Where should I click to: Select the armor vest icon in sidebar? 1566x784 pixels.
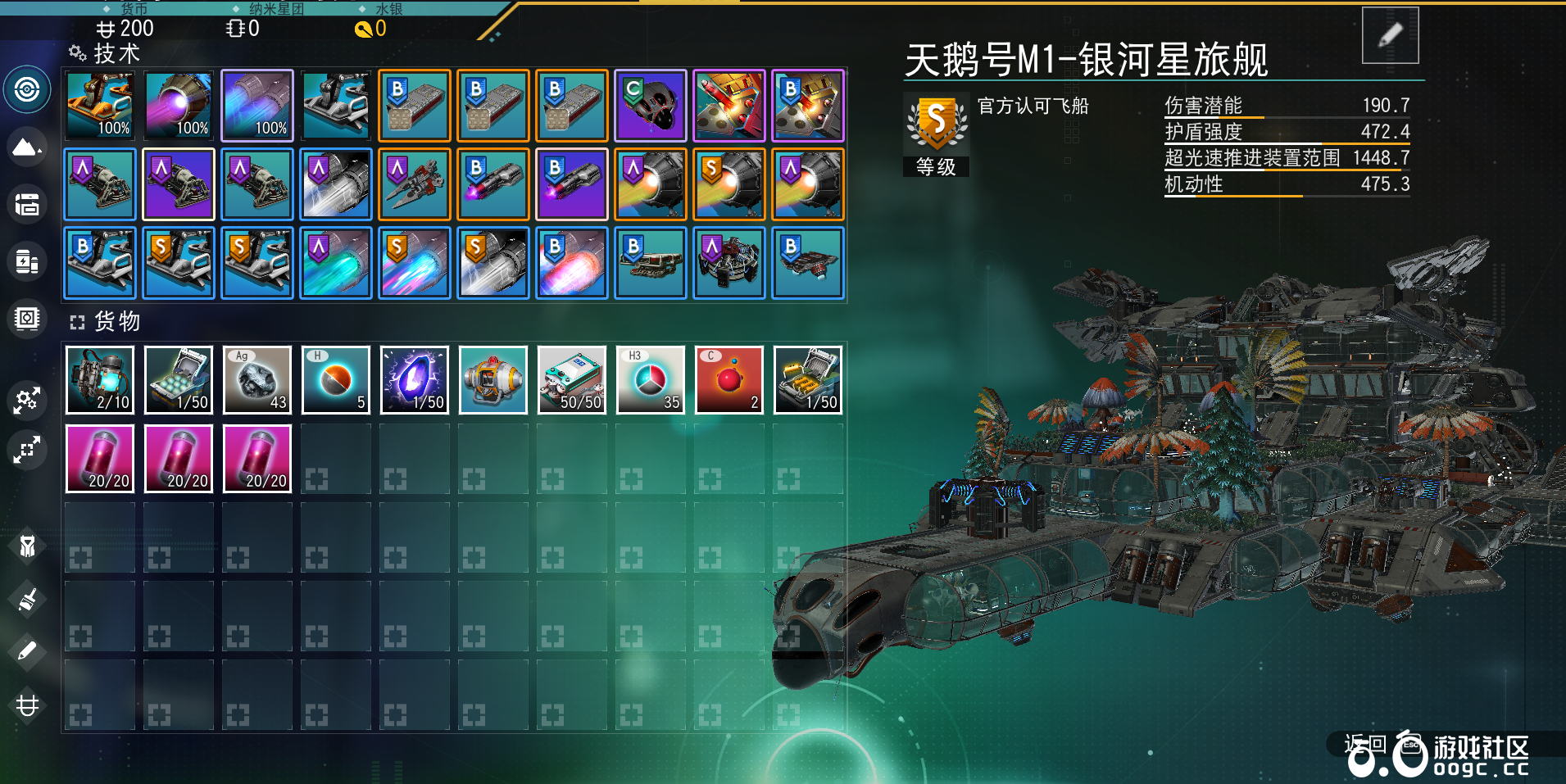(x=27, y=547)
